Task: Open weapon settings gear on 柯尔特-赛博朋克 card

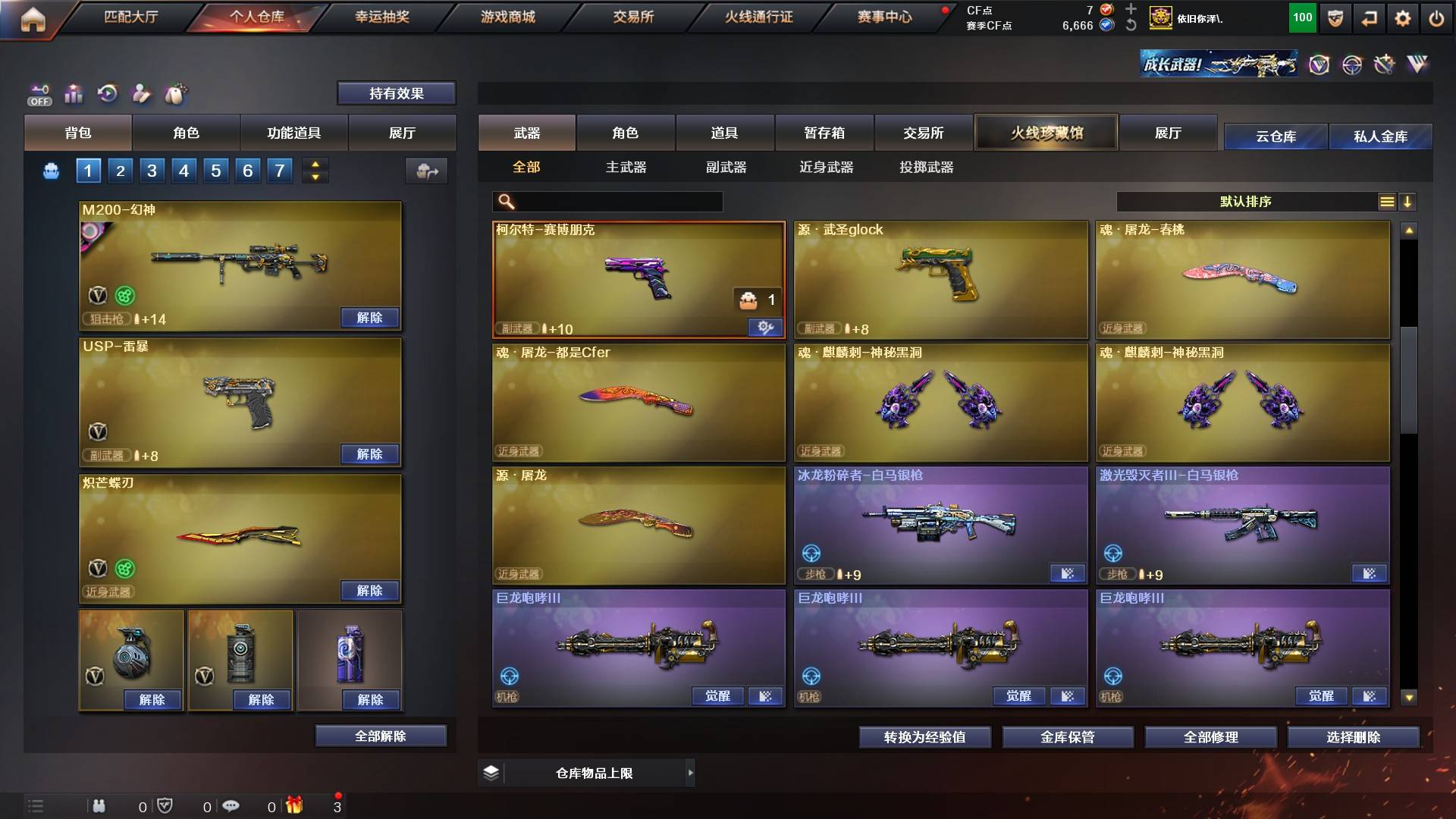Action: click(x=766, y=328)
